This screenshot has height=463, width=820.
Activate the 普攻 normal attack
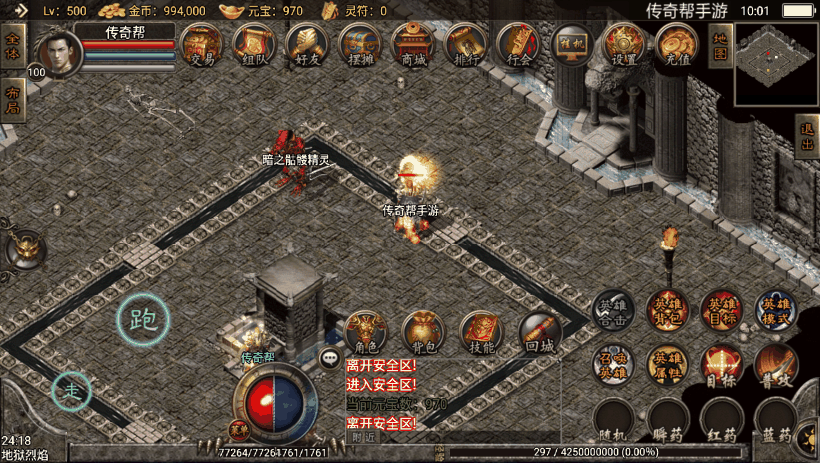[x=775, y=366]
